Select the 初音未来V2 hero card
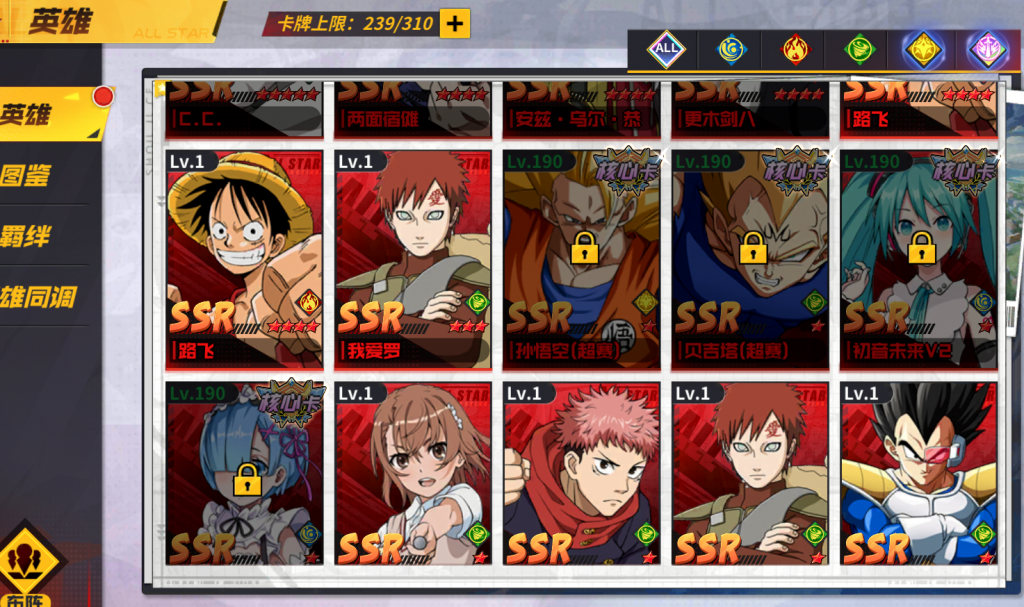1024x607 pixels. [x=919, y=259]
